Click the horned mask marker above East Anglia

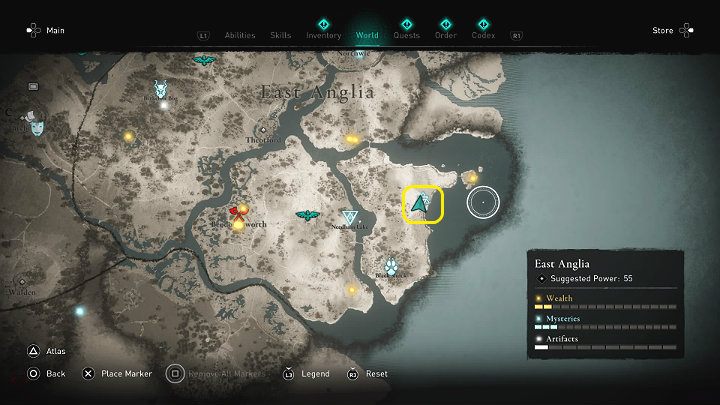(160, 89)
